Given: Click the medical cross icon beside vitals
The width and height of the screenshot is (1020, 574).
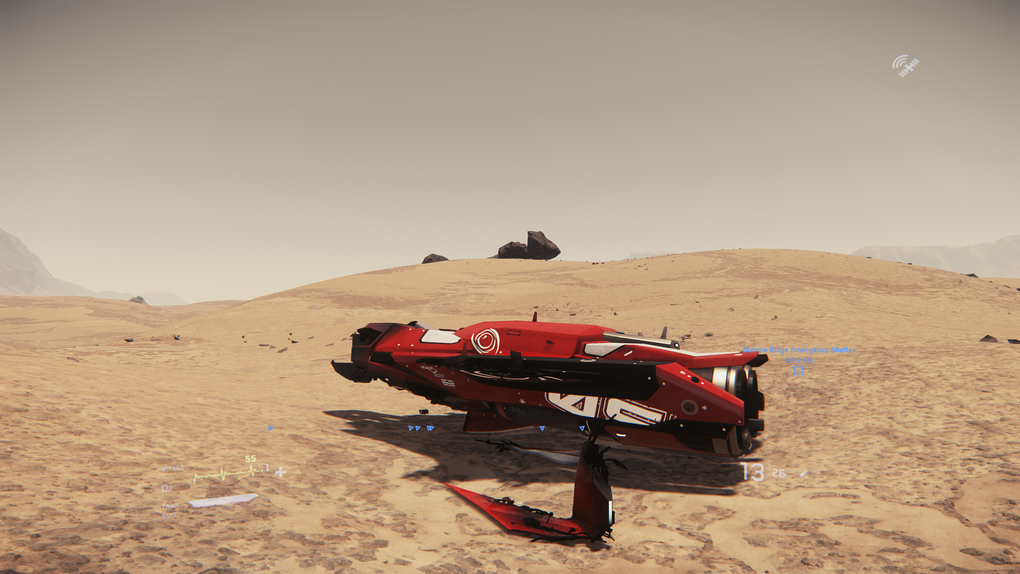Looking at the screenshot, I should click(x=281, y=472).
